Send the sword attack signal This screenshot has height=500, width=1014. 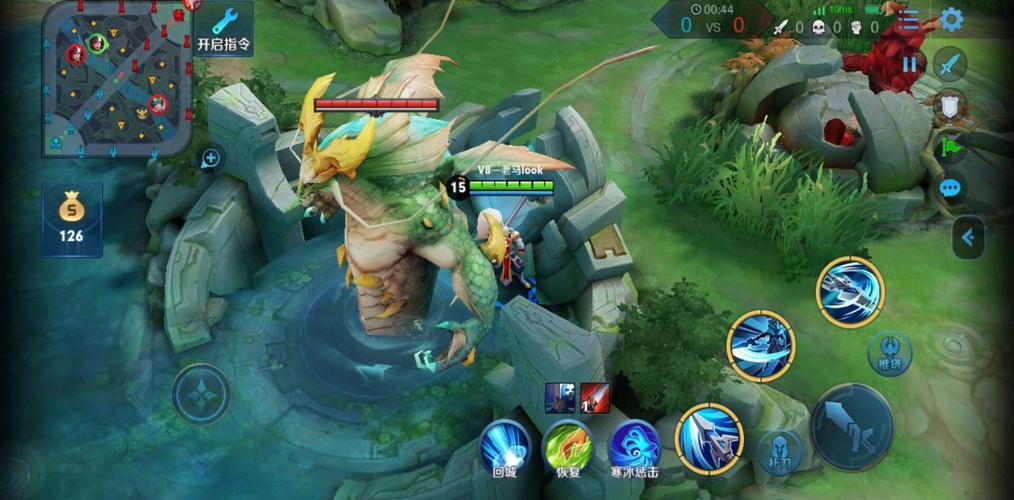(950, 64)
